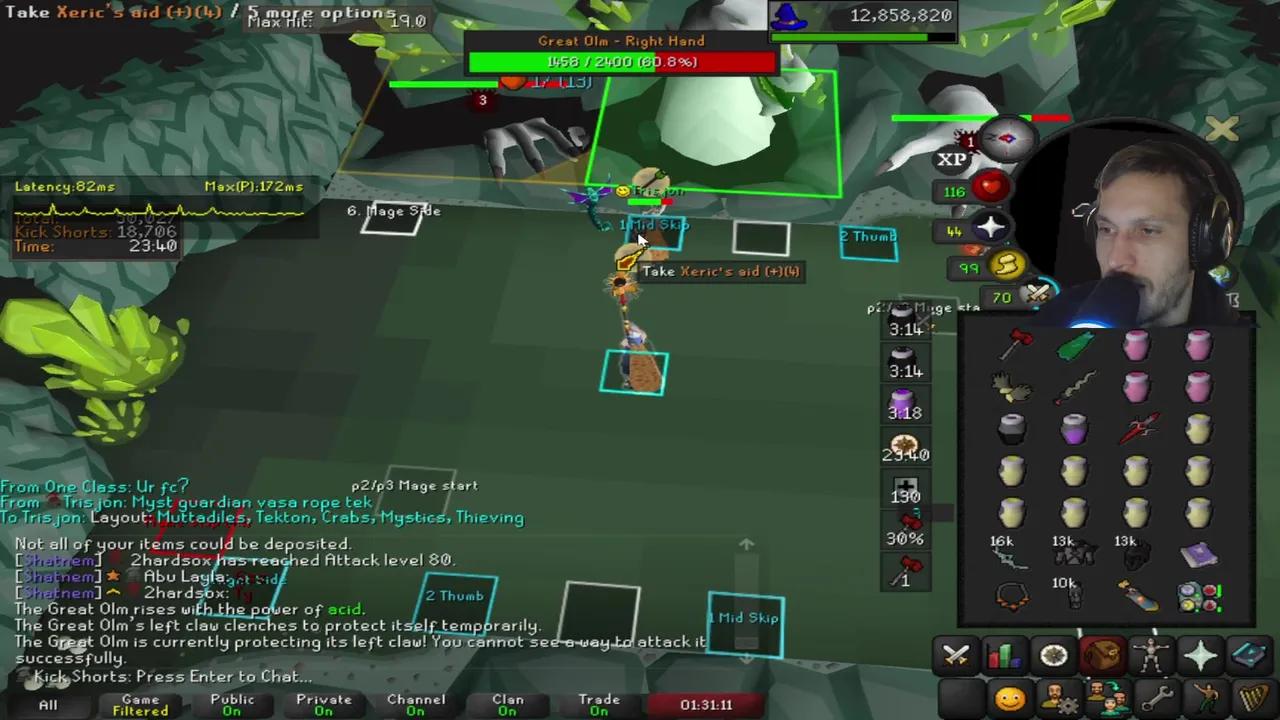Open the Combat Options tab (crossed swords icon)

[x=957, y=654]
